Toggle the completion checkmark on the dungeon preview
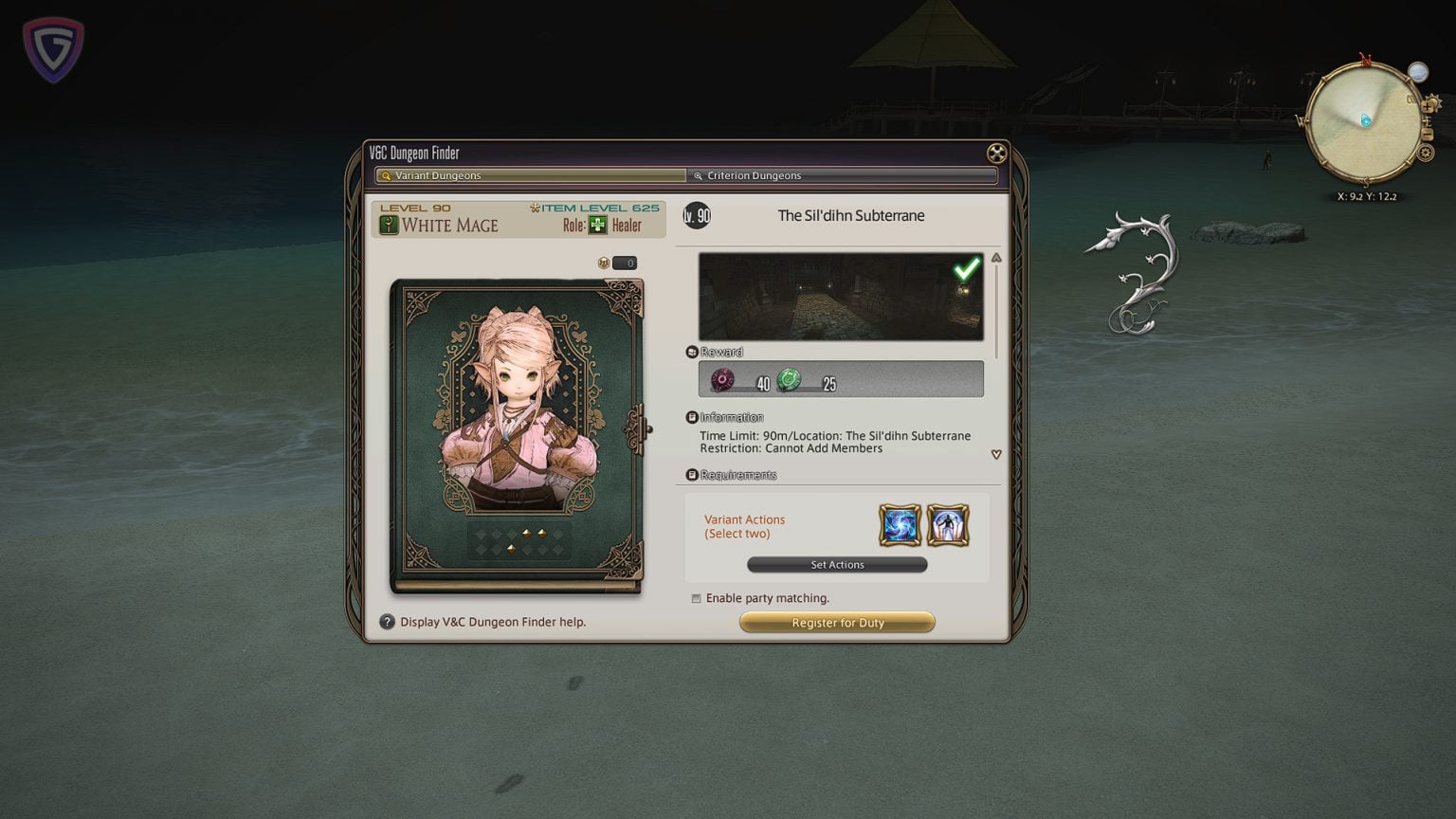The height and width of the screenshot is (819, 1456). 966,269
